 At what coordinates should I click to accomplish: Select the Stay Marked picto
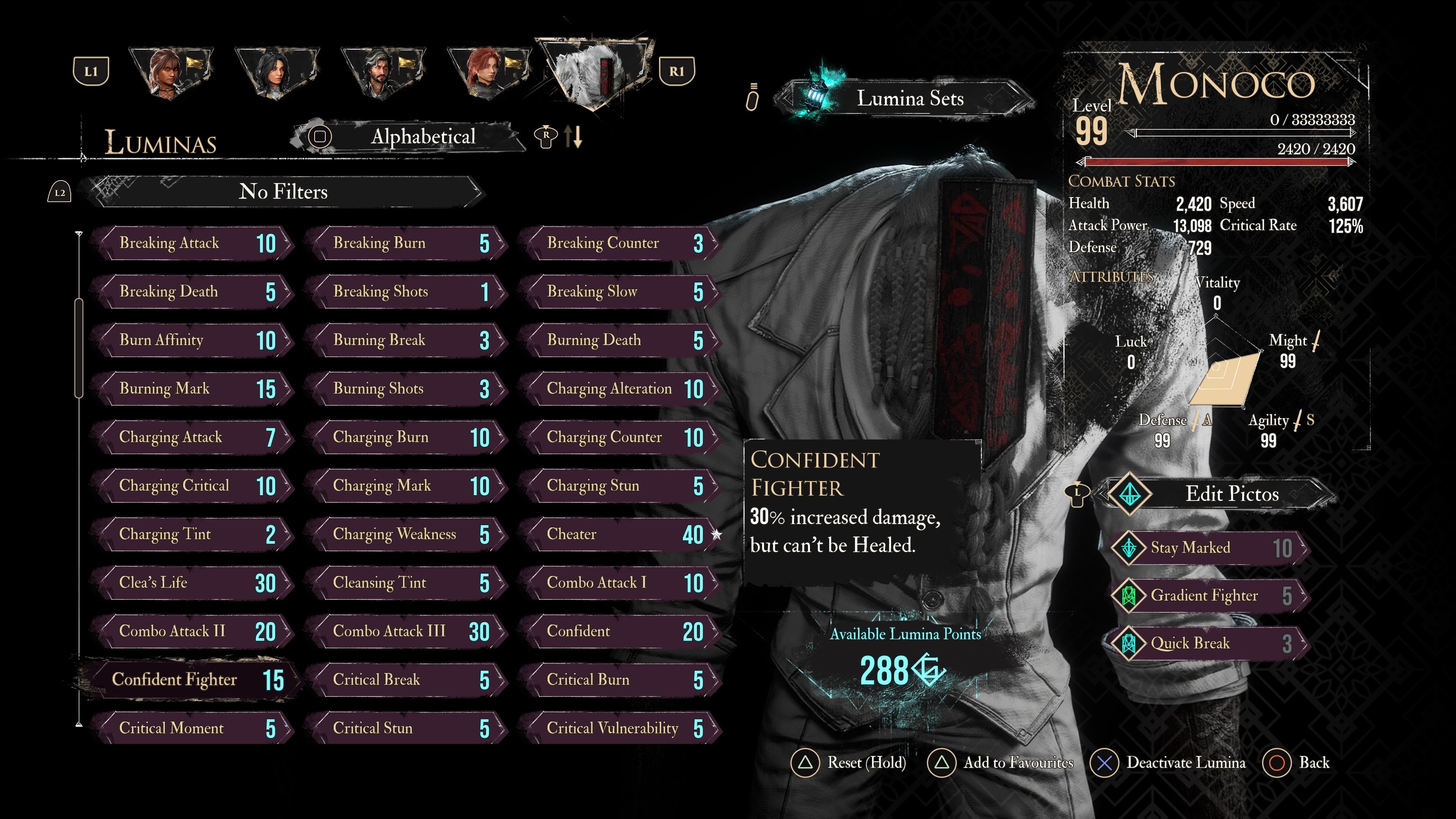tap(1210, 548)
